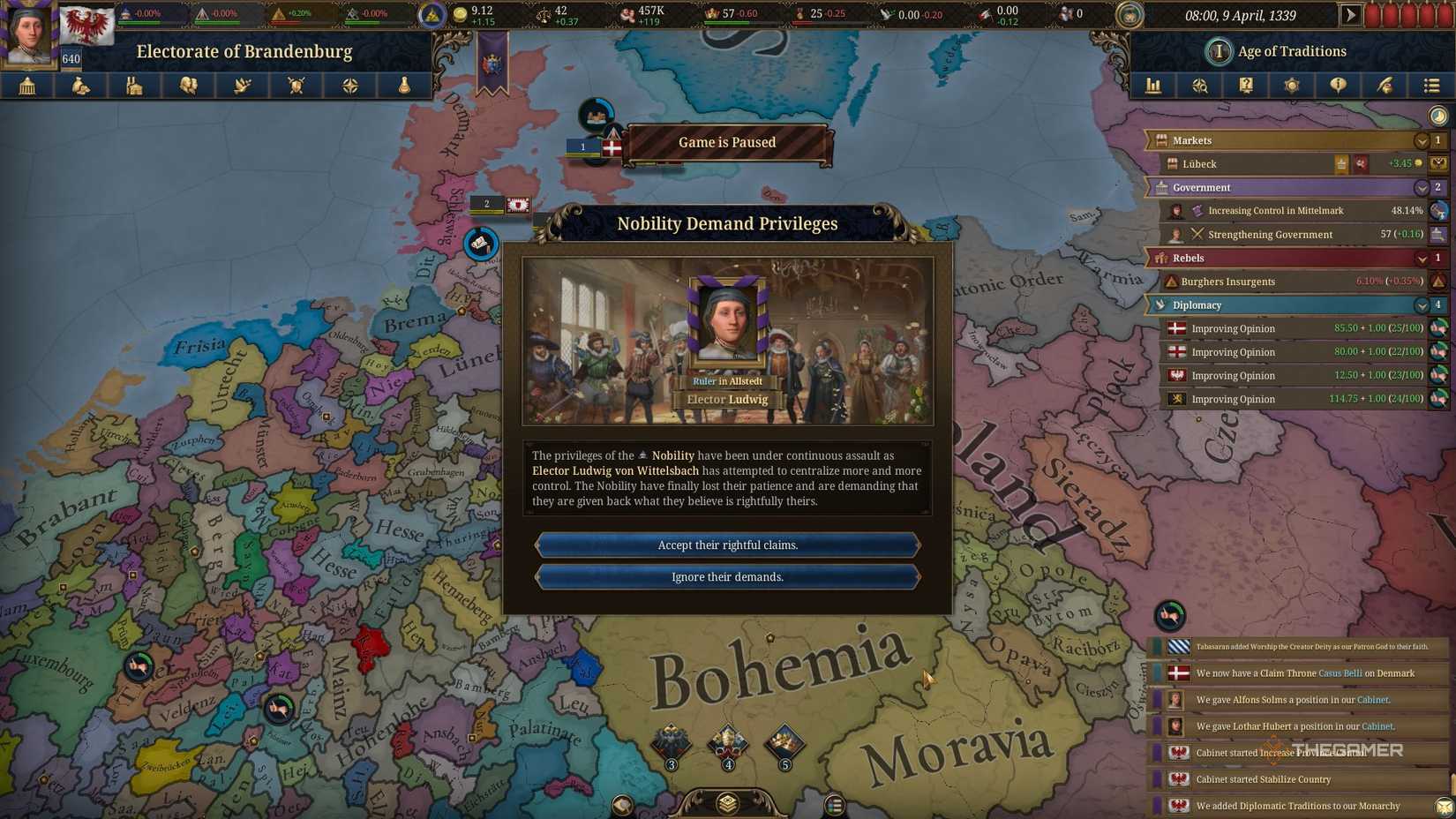The image size is (1456, 819).
Task: Open the flask technology panel
Action: pyautogui.click(x=404, y=86)
